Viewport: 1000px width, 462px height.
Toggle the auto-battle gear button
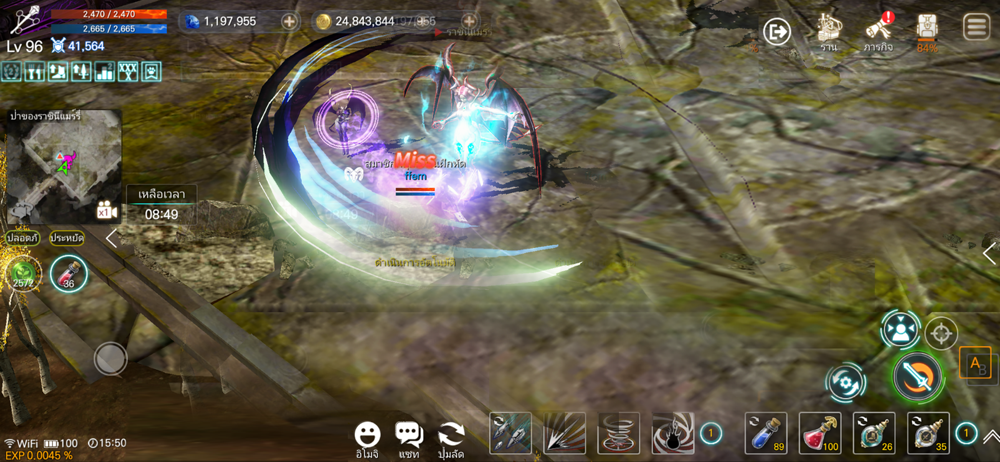click(846, 382)
